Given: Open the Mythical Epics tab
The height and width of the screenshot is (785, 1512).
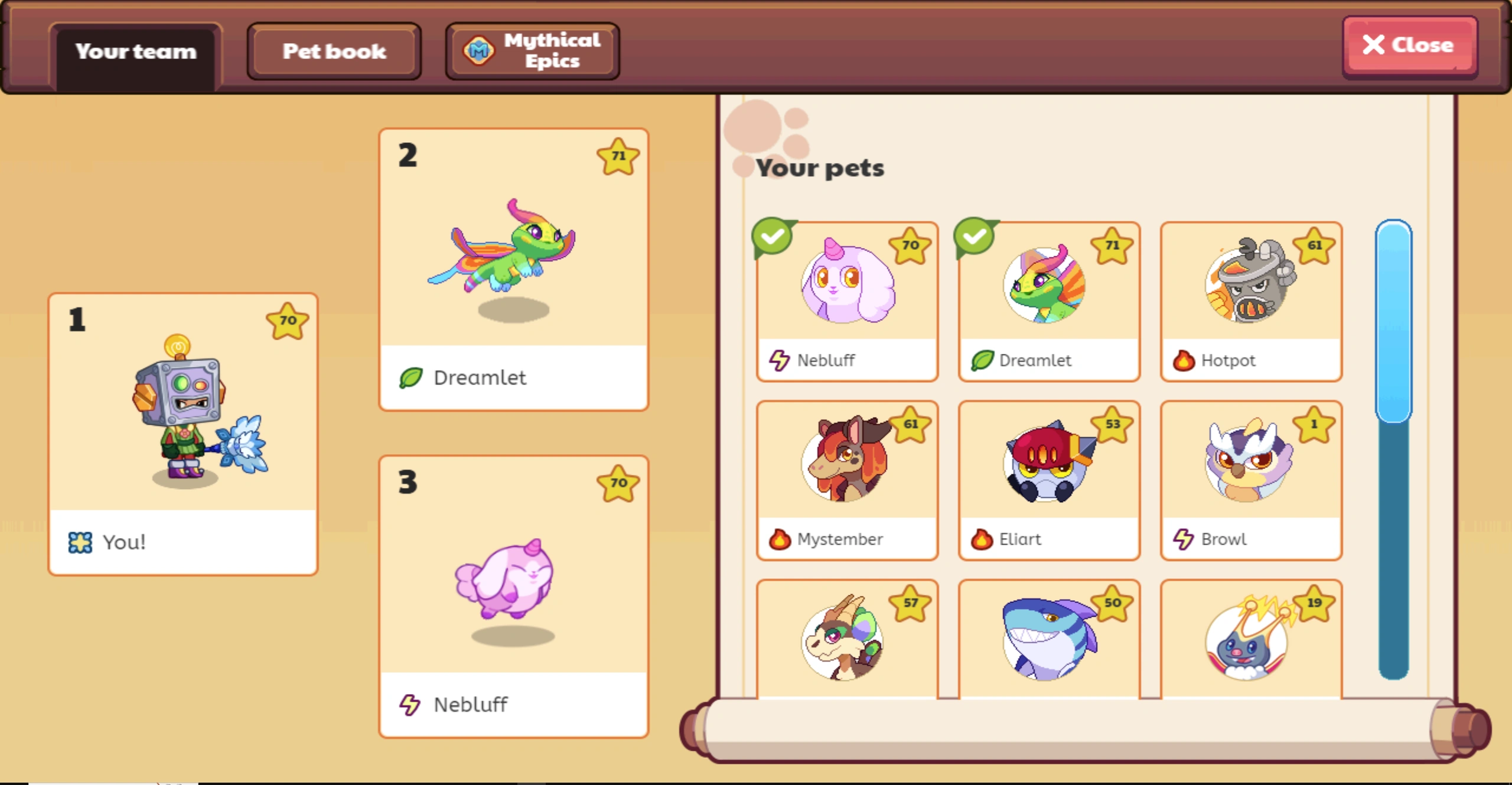Looking at the screenshot, I should [x=531, y=50].
